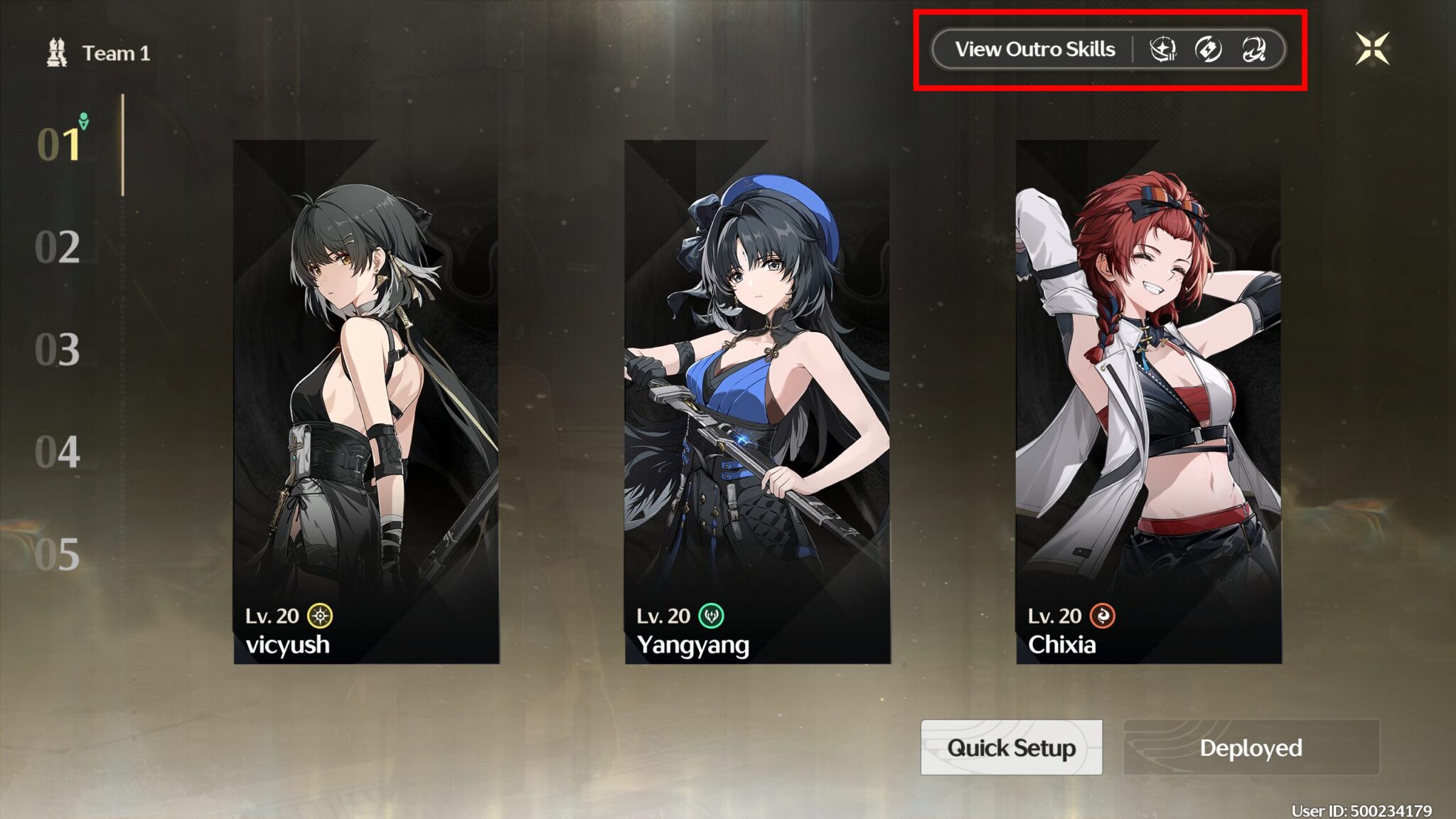1456x819 pixels.
Task: Select the Yangyang character card
Action: [x=757, y=402]
